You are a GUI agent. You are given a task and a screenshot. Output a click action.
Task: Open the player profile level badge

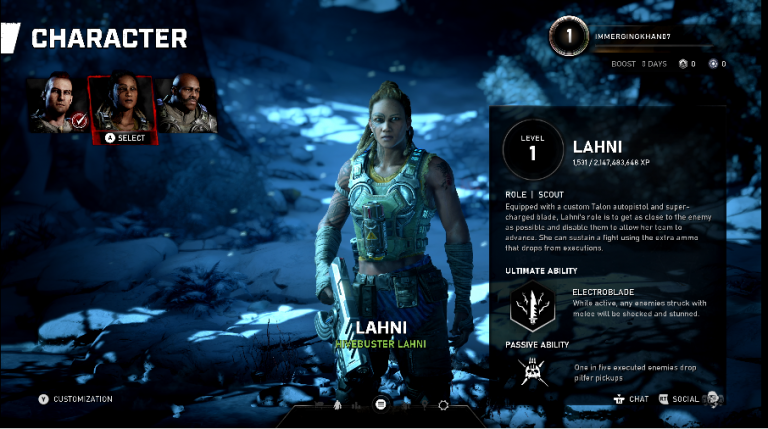(569, 38)
